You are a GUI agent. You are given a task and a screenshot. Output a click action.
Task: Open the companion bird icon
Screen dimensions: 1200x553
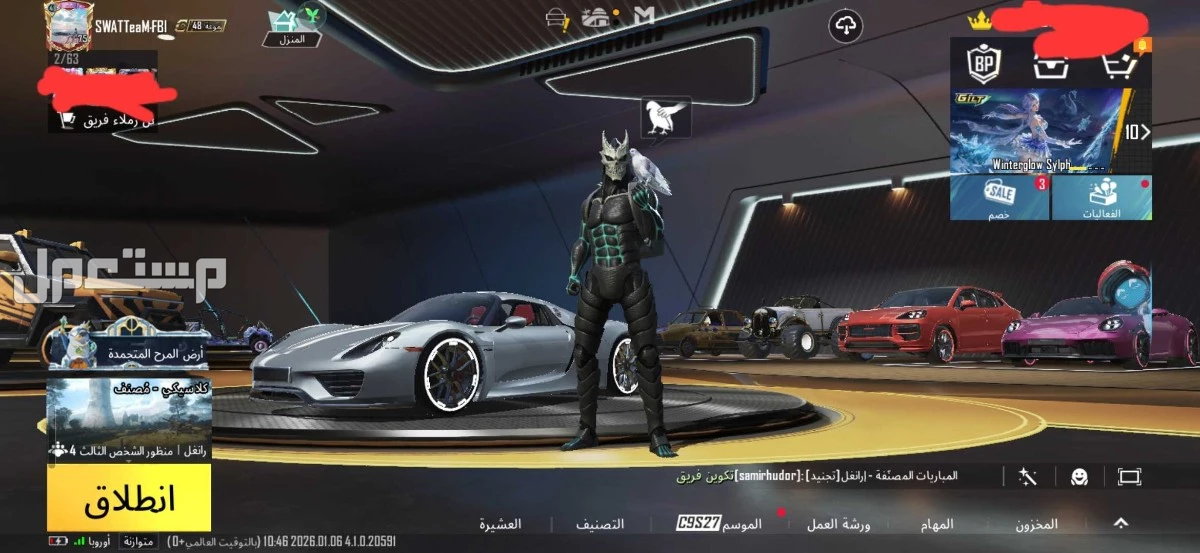tap(667, 116)
